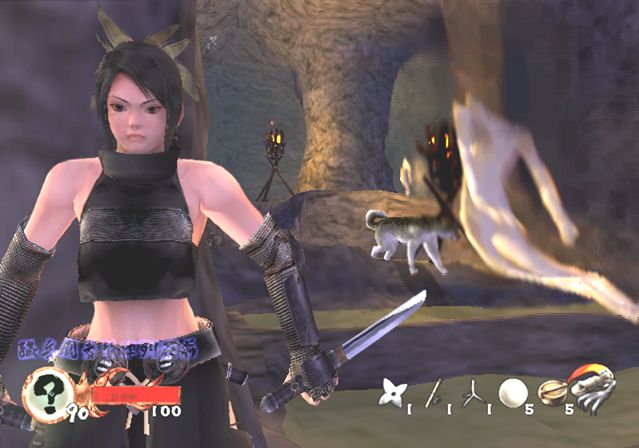Screen dimensions: 639x448
Task: Select the shuriken item icon
Action: (x=390, y=392)
